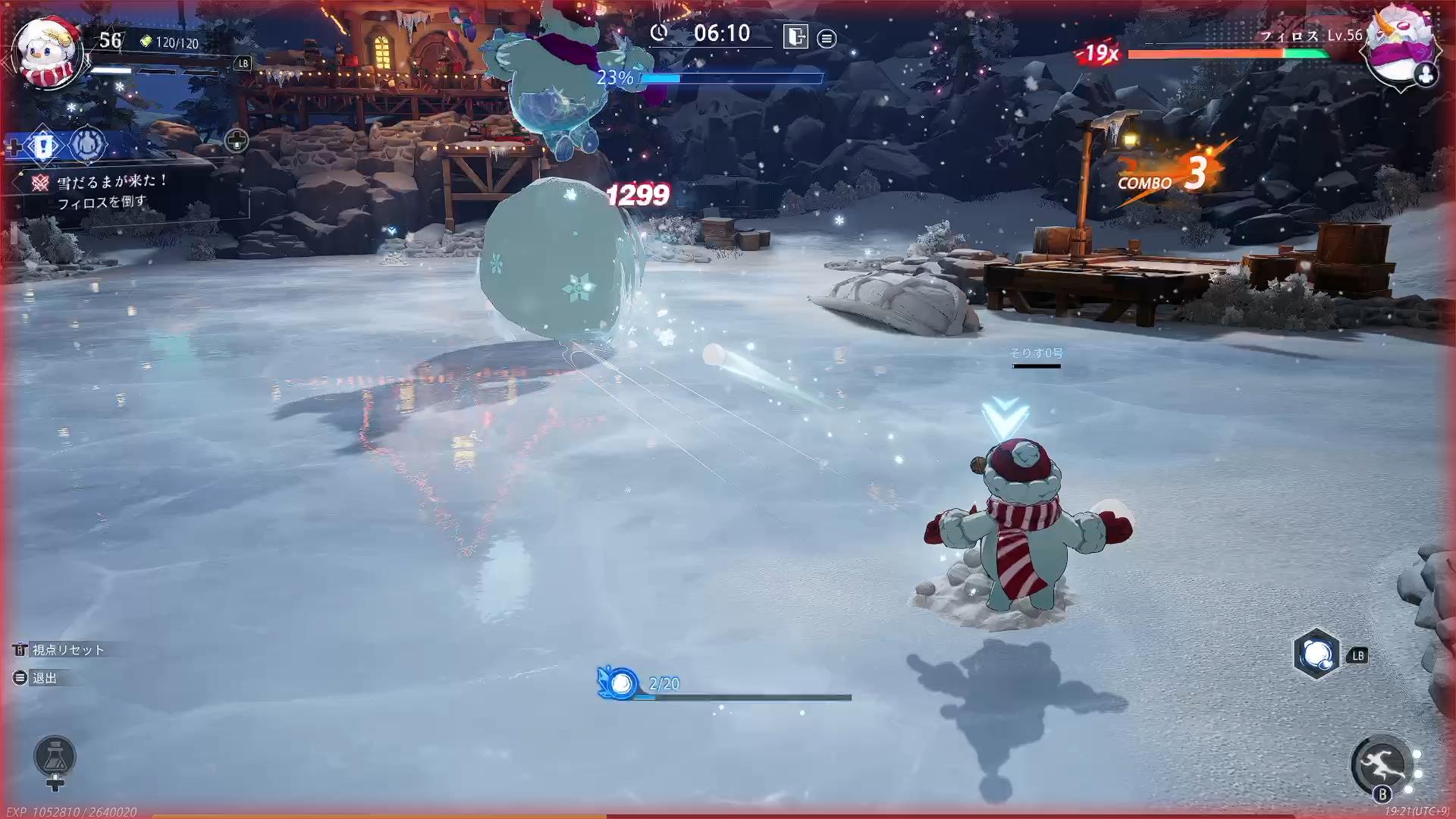Click the 視点リセット camera reset option
This screenshot has width=1456, height=819.
(x=67, y=650)
